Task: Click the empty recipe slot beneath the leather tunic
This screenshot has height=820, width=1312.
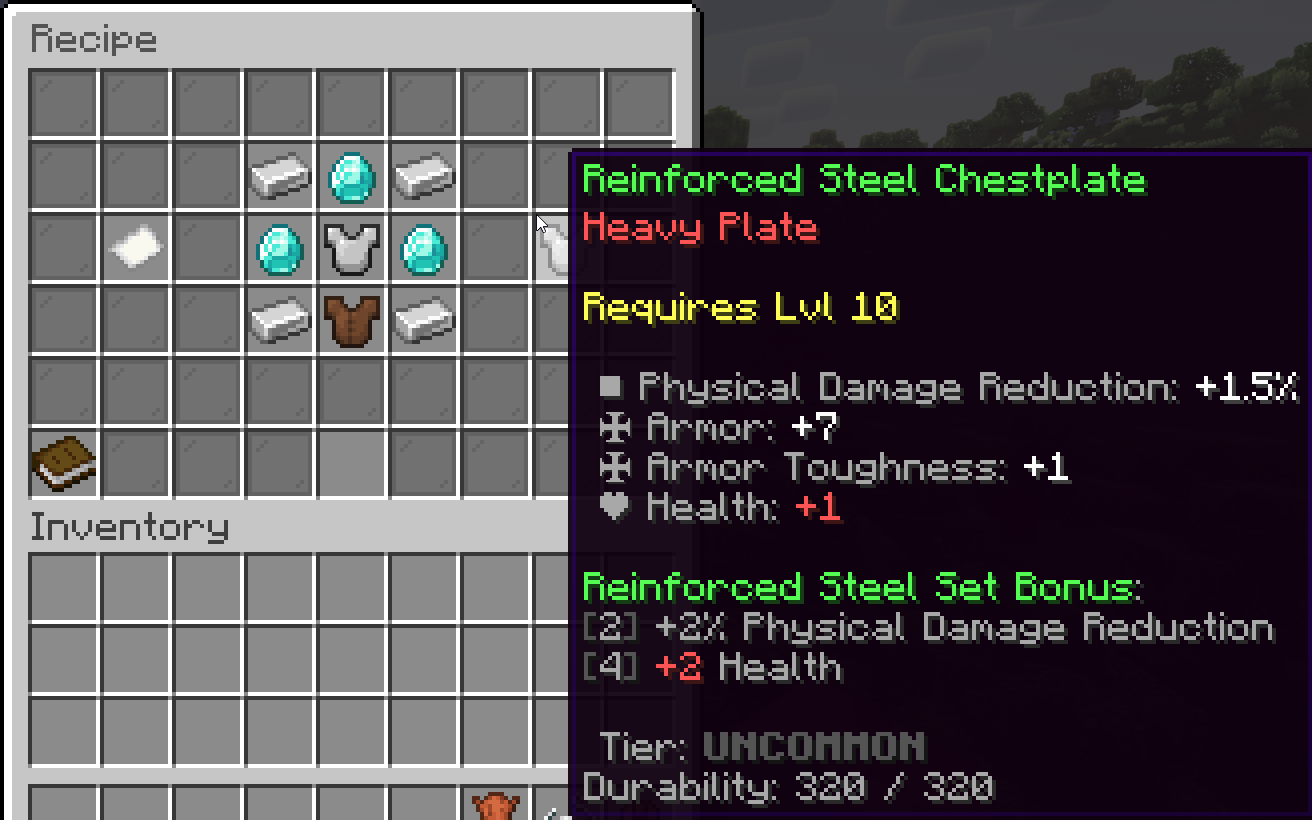Action: [351, 391]
